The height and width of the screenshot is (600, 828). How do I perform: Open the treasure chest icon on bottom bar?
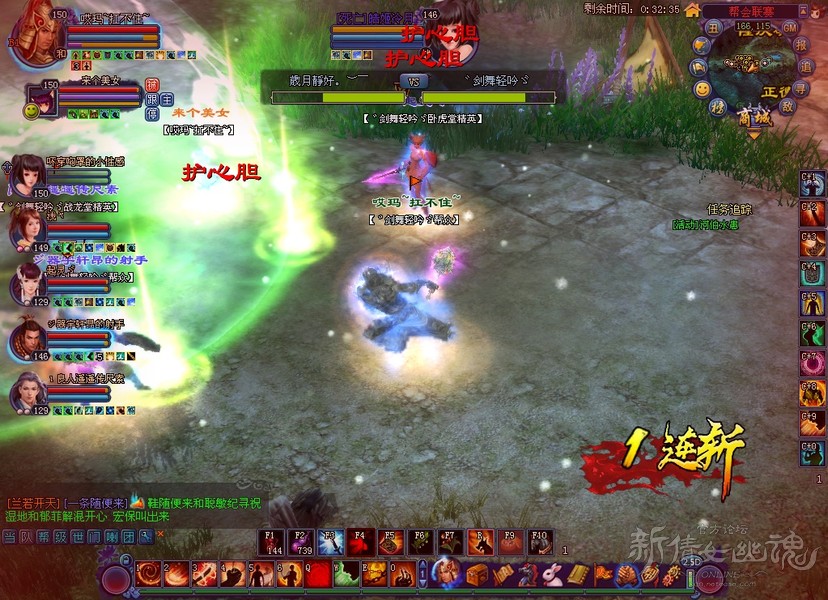point(476,575)
